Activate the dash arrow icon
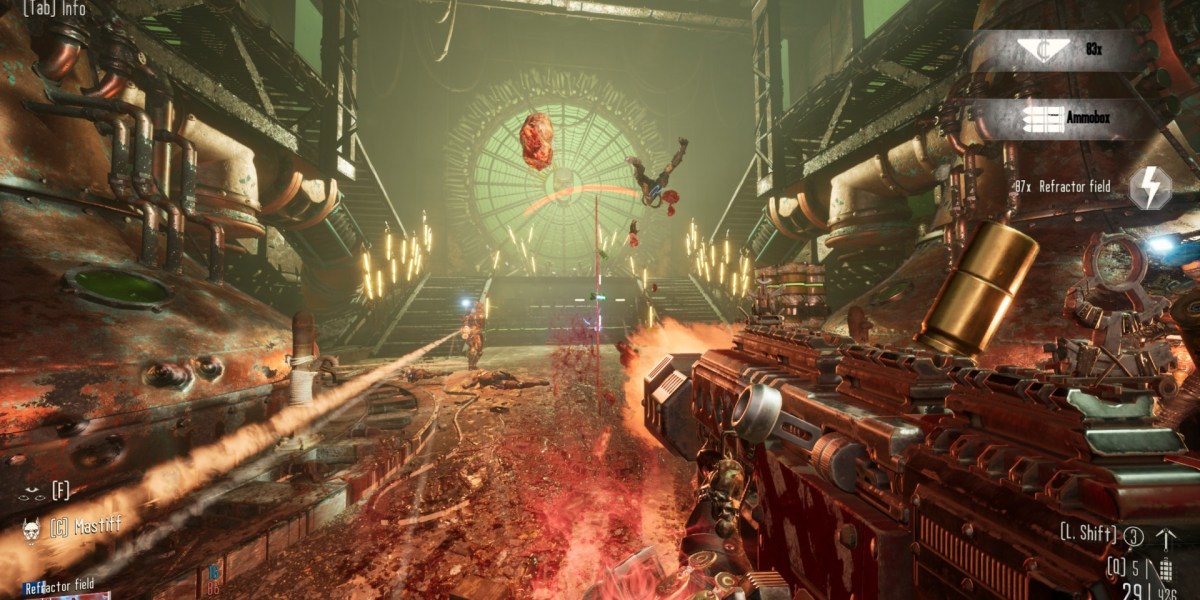 pyautogui.click(x=1165, y=538)
